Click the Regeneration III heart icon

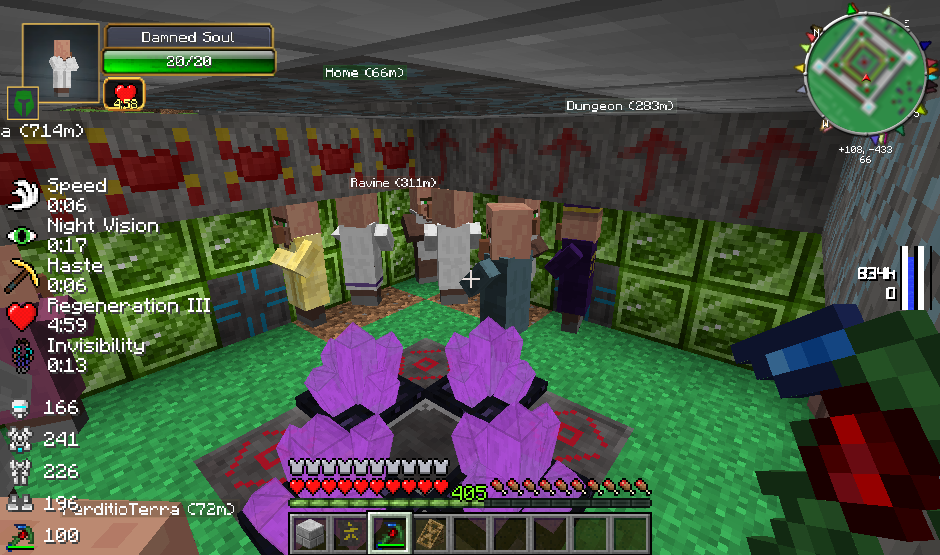click(x=23, y=314)
